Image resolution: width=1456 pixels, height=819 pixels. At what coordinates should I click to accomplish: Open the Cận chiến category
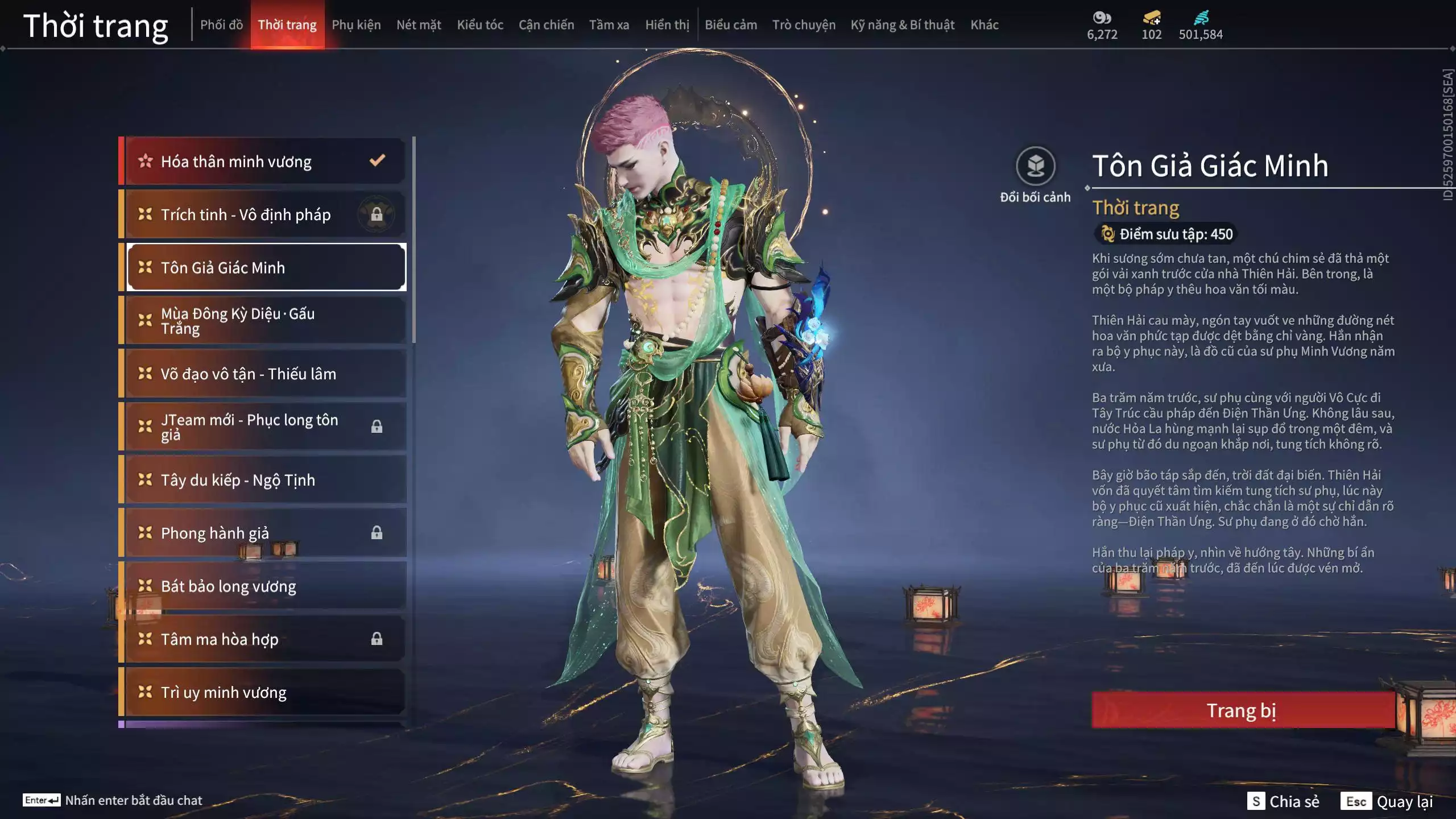(x=546, y=25)
